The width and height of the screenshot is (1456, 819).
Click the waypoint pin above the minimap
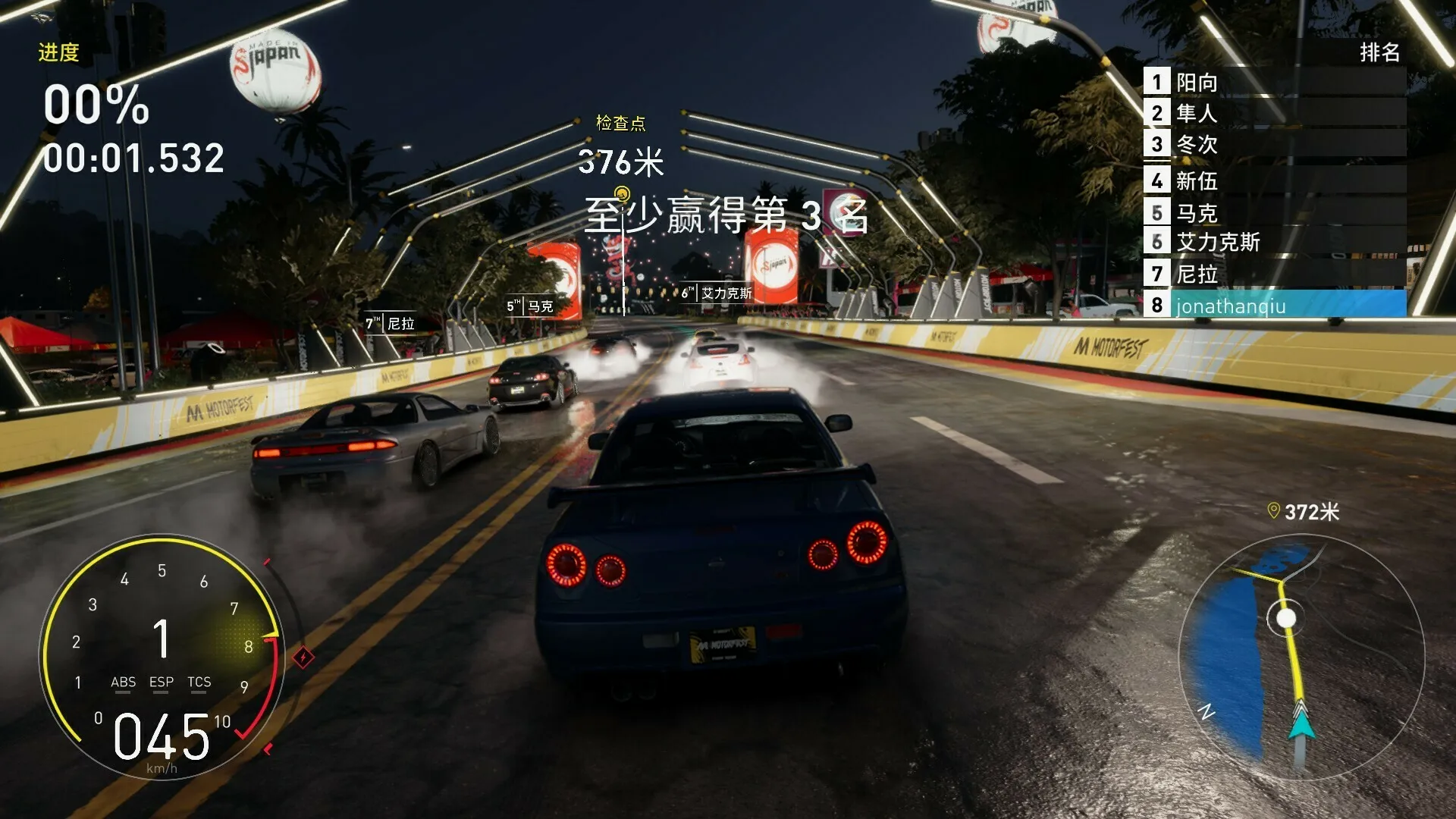[x=1274, y=511]
